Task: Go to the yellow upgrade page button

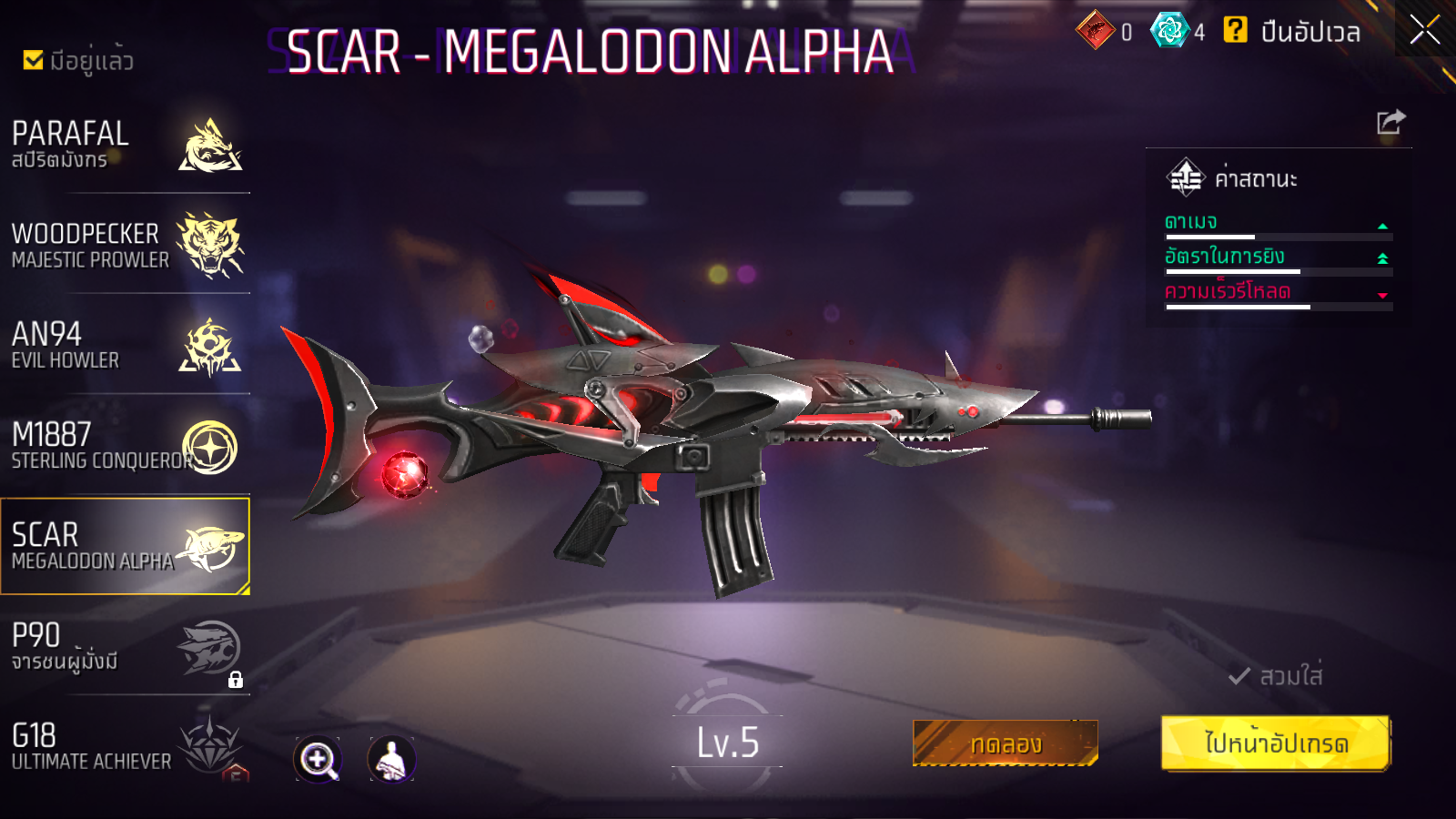Action: [x=1275, y=743]
